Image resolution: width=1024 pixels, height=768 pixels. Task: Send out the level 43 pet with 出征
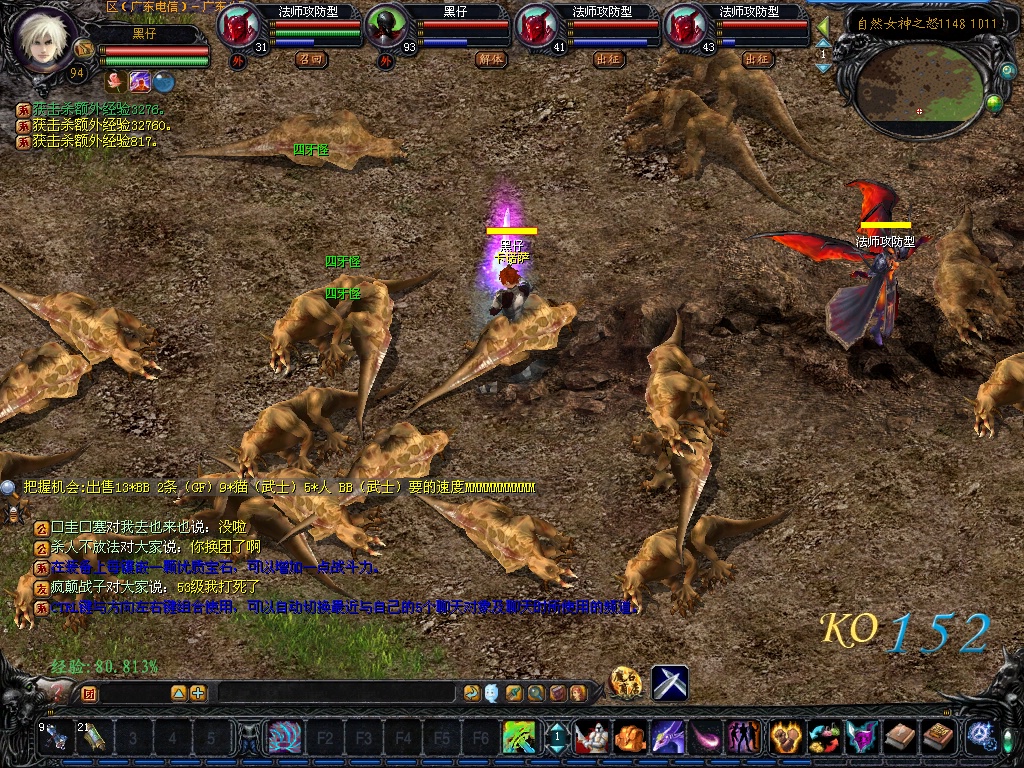tap(758, 59)
